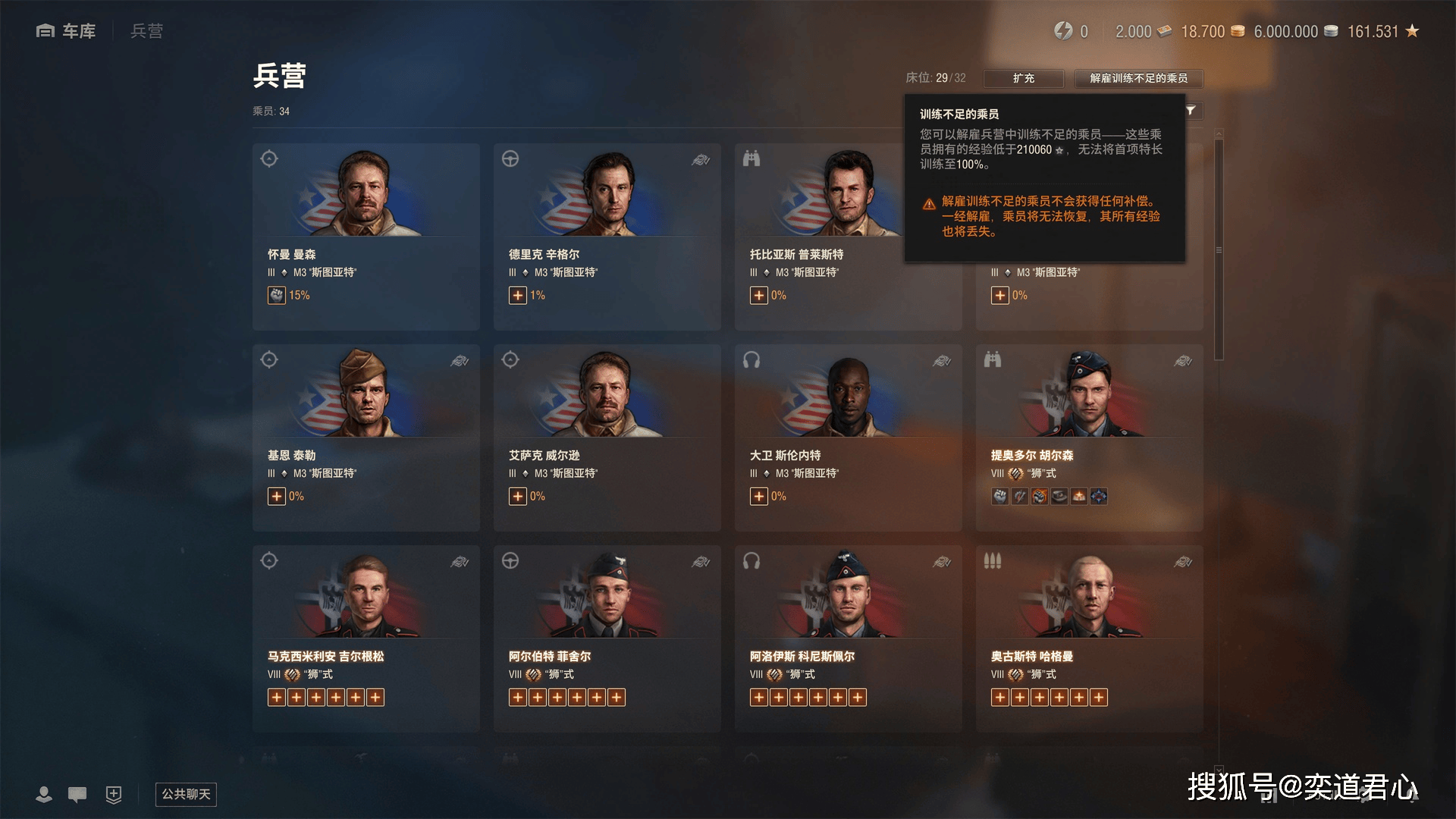Open the crew filter funnel icon
1456x819 pixels.
tap(1191, 111)
